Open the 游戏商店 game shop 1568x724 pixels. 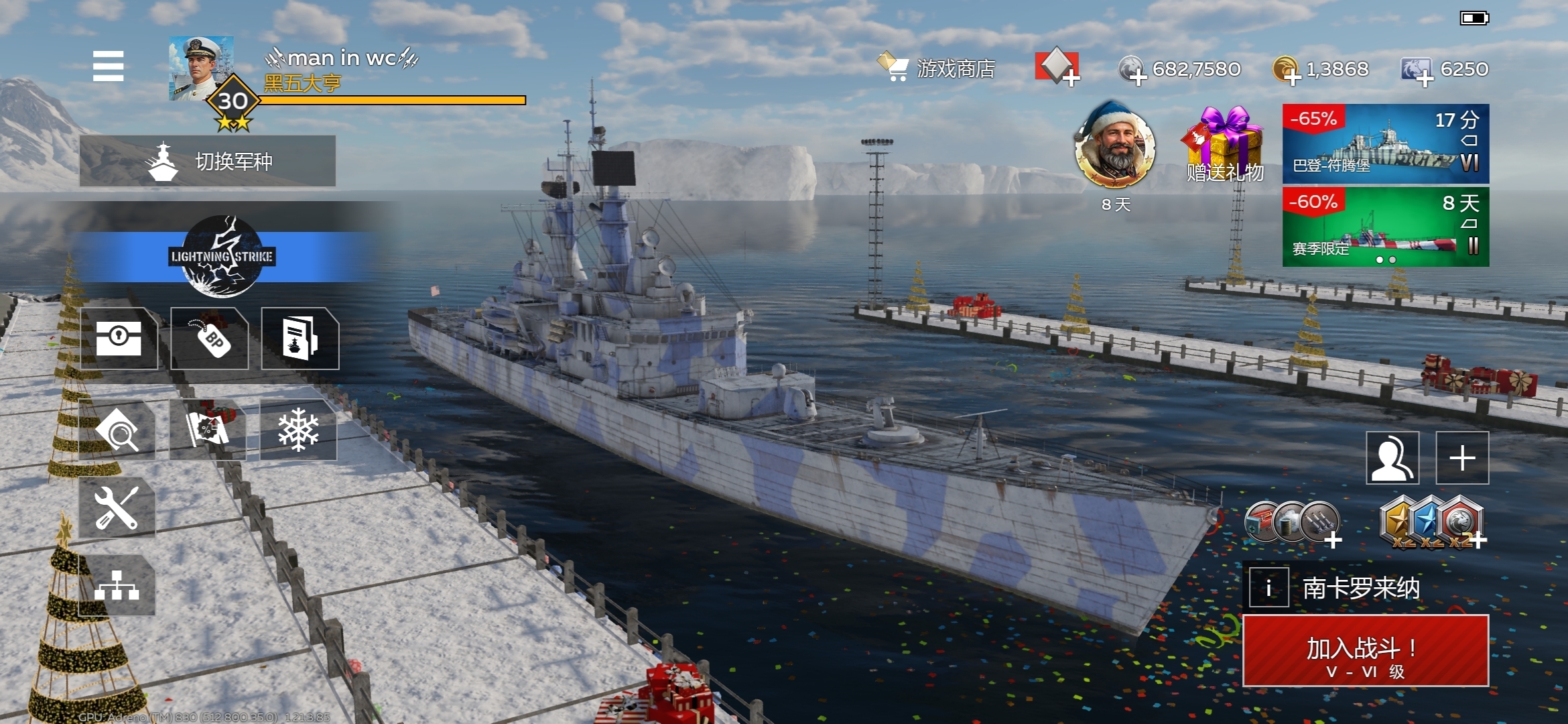point(938,68)
